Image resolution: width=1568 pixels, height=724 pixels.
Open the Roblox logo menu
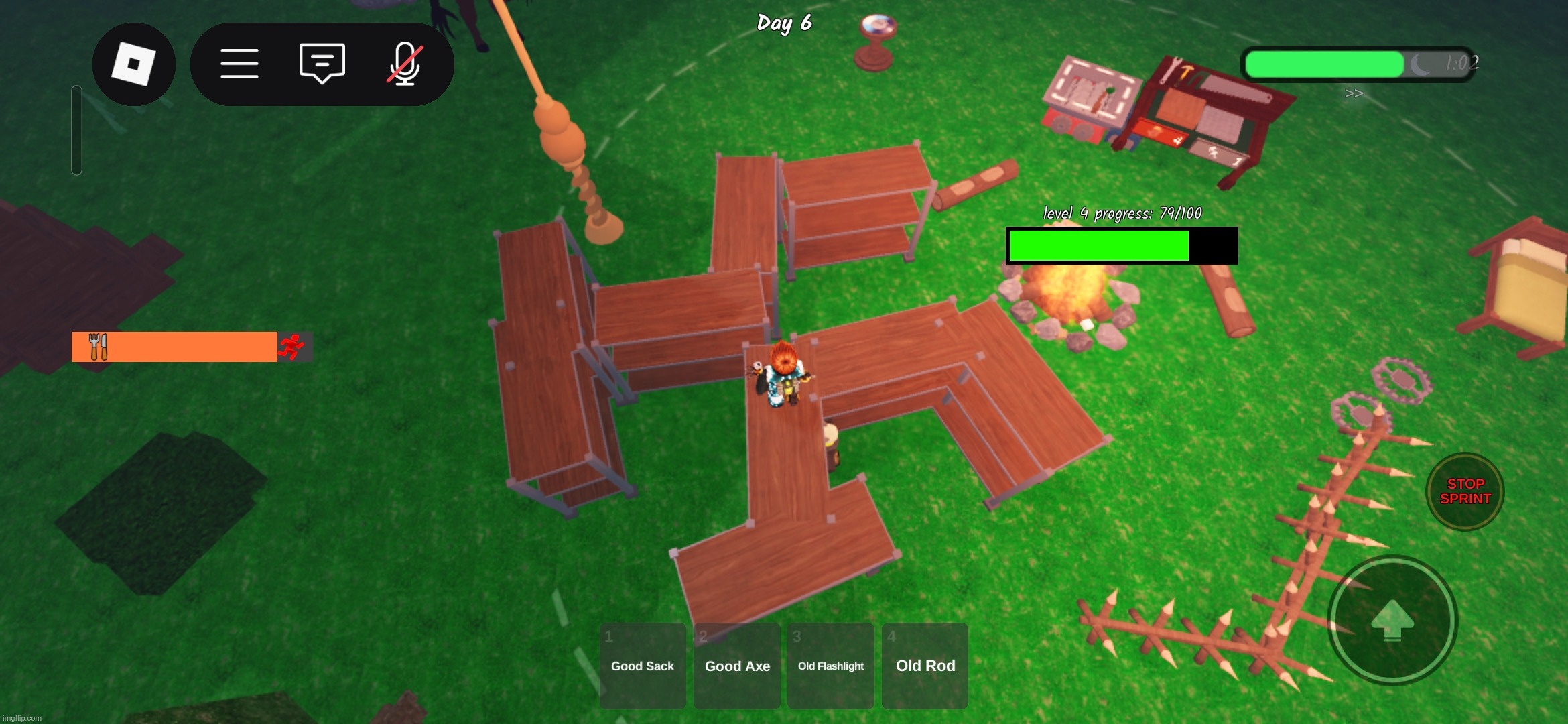point(133,64)
